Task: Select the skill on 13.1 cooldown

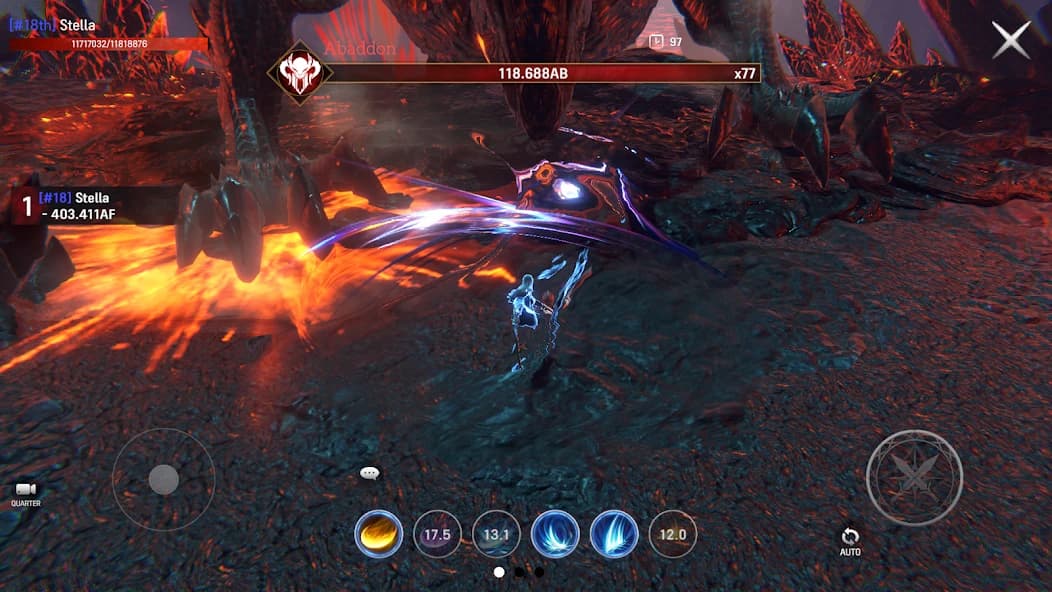Action: (496, 534)
